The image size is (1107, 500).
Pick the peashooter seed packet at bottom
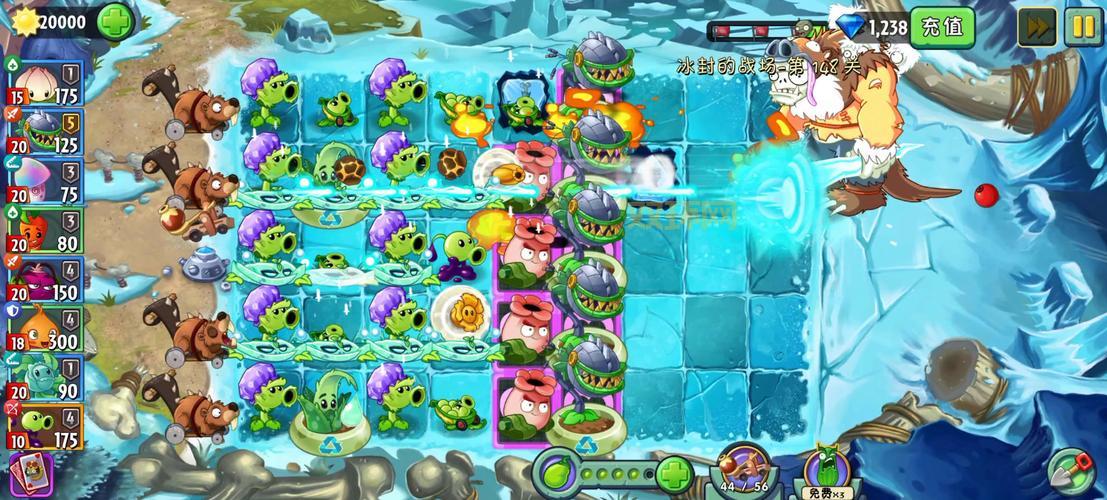click(x=43, y=428)
